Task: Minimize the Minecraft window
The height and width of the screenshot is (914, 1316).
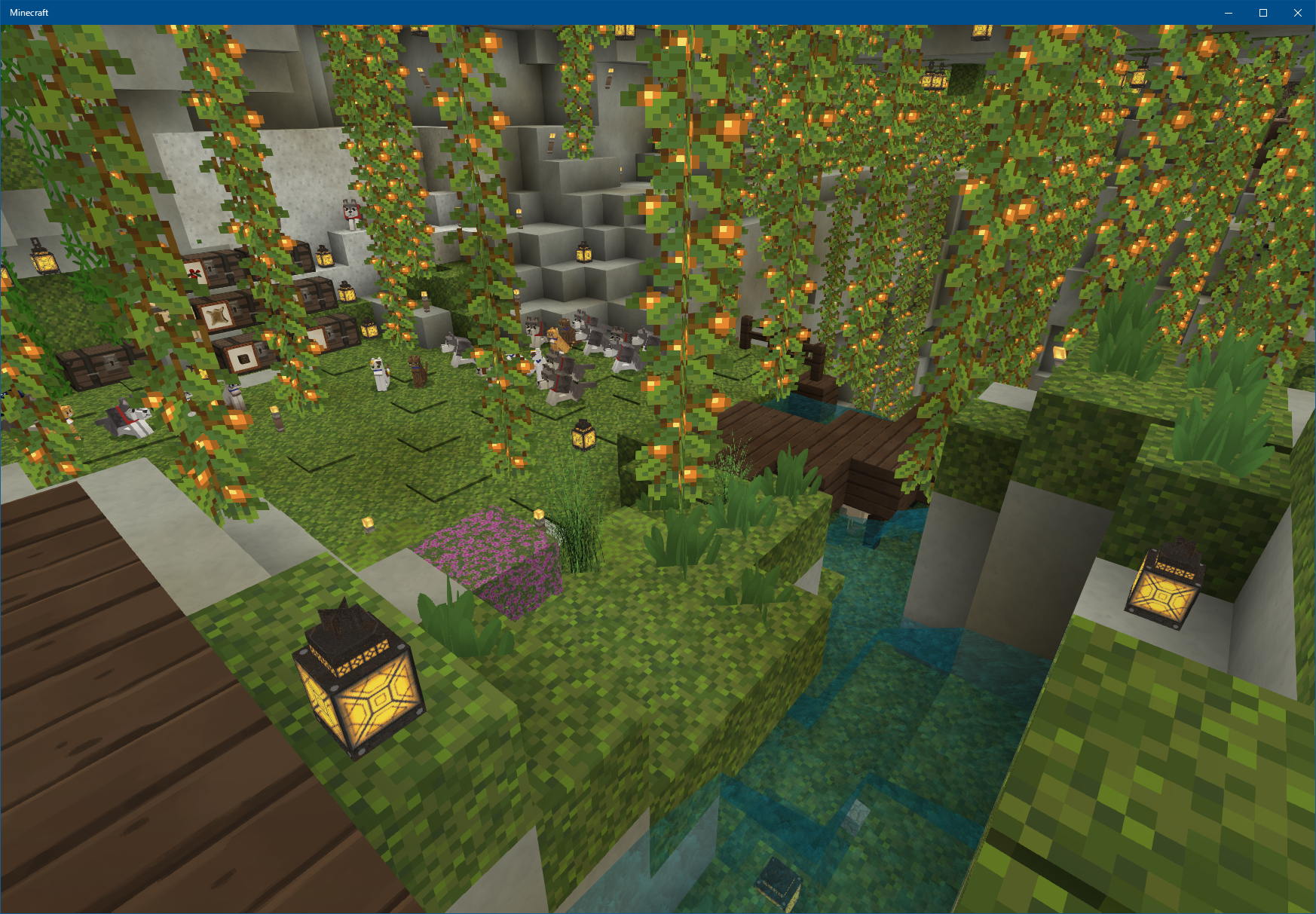Action: click(1229, 13)
